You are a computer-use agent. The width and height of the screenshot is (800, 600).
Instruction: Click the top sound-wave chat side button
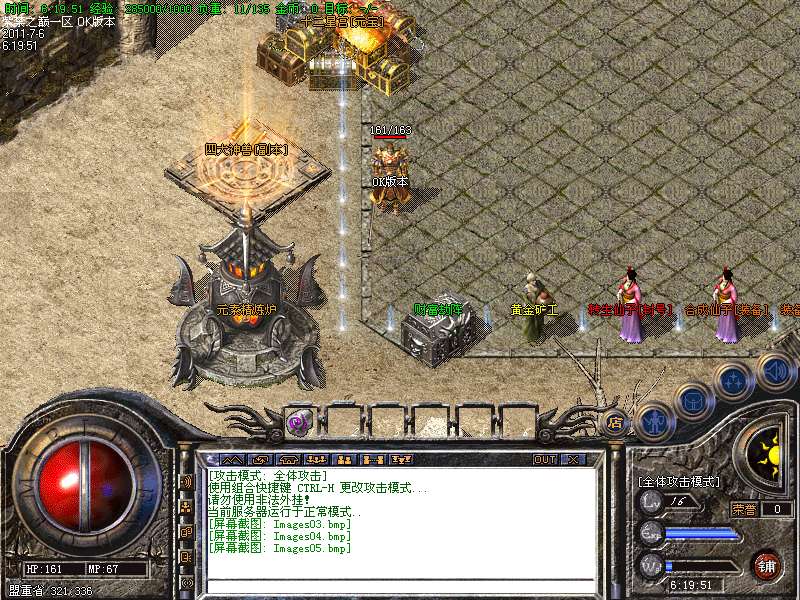(187, 481)
